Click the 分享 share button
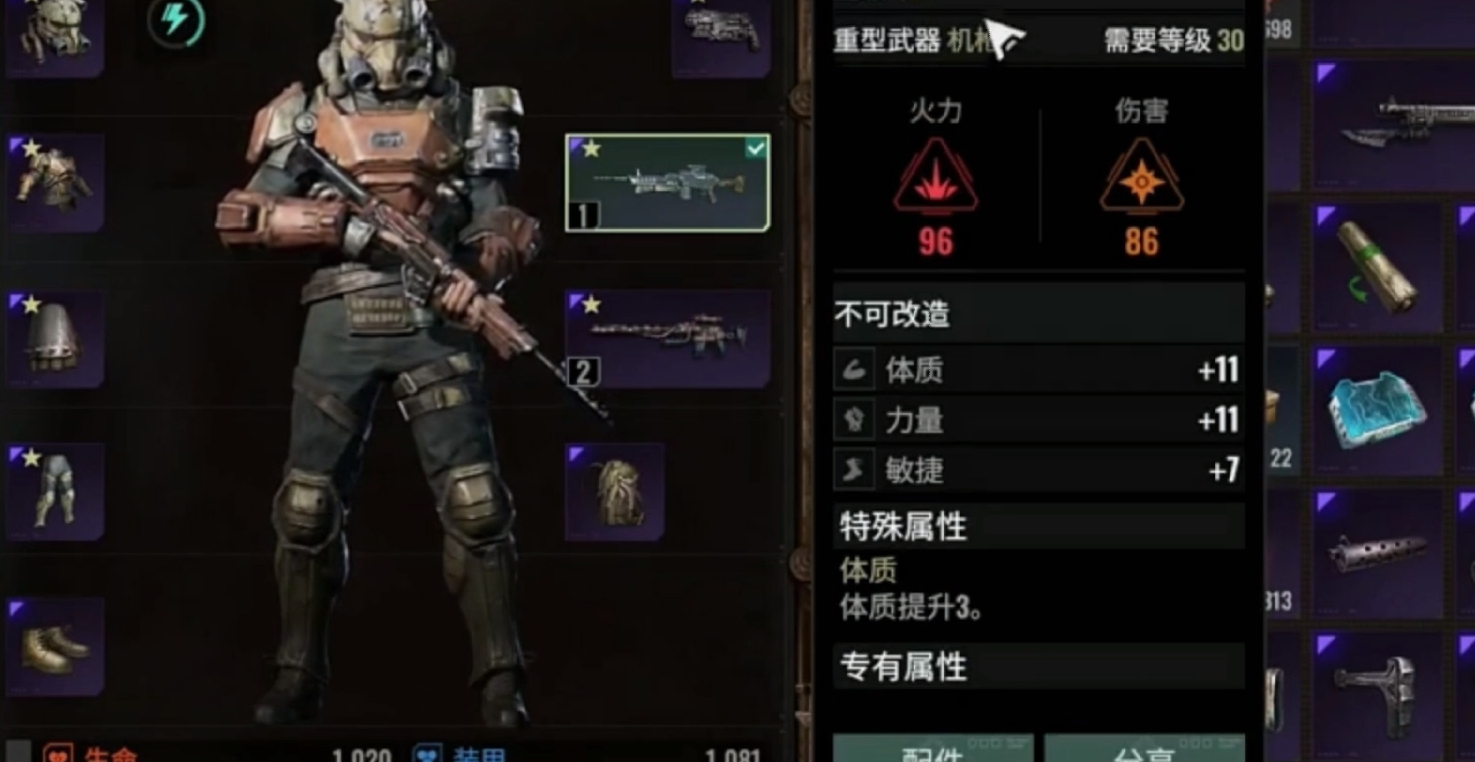The height and width of the screenshot is (762, 1475). pyautogui.click(x=1144, y=750)
